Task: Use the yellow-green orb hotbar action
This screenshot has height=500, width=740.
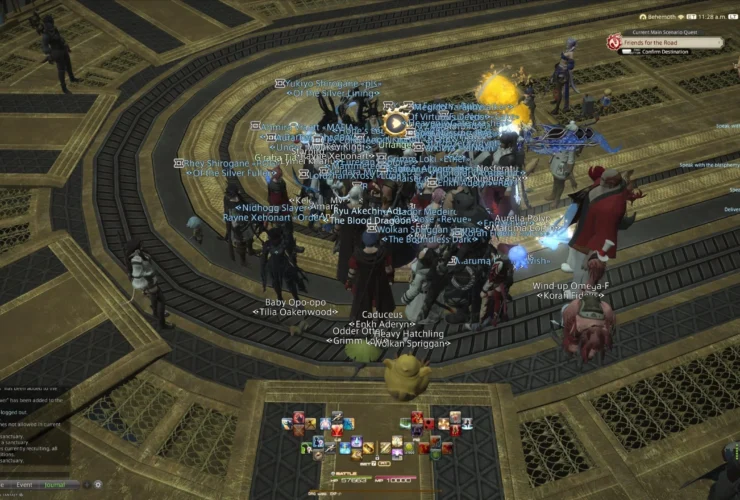Action: (x=409, y=447)
